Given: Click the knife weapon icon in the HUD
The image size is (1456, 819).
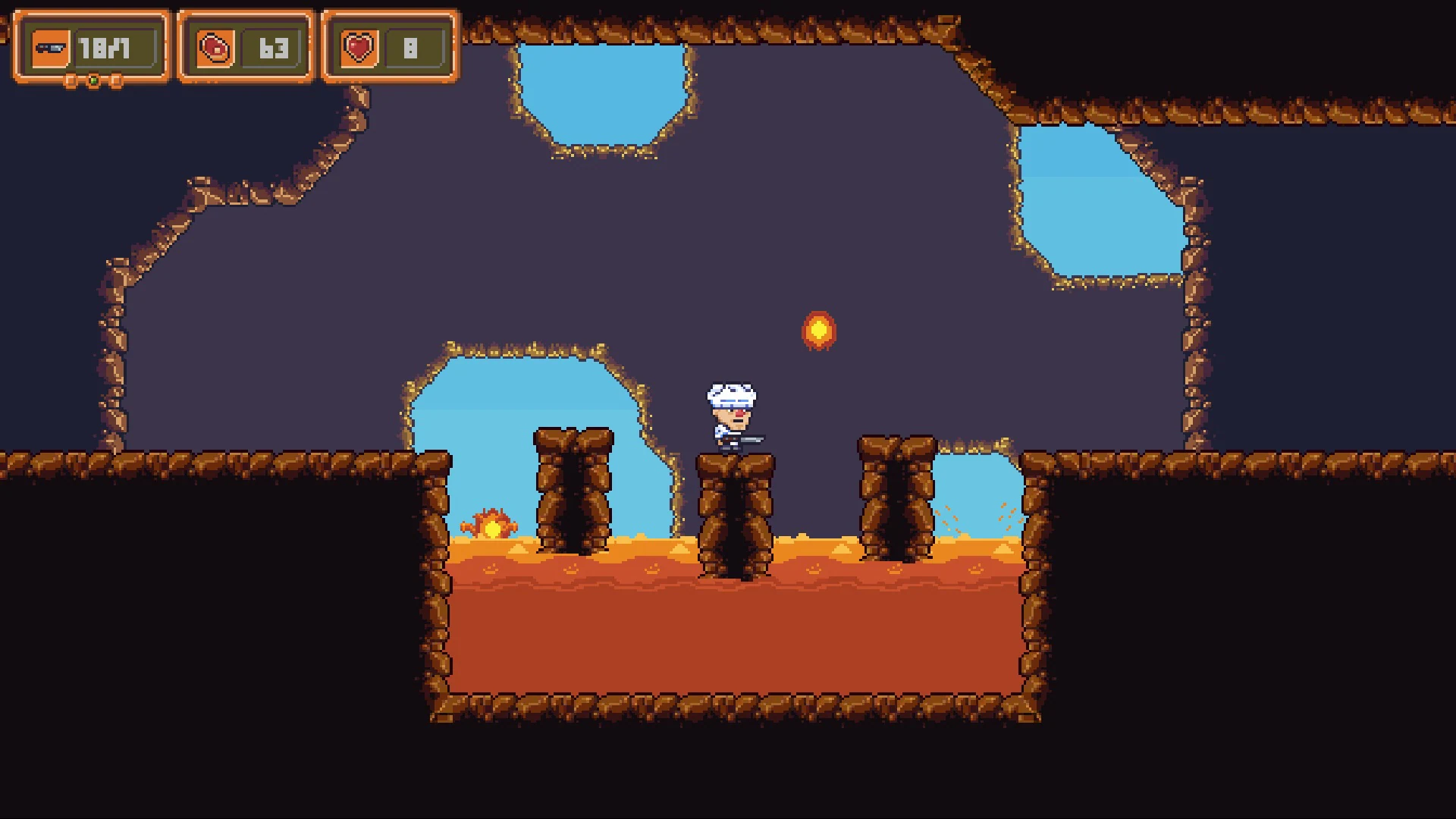Looking at the screenshot, I should tap(49, 46).
